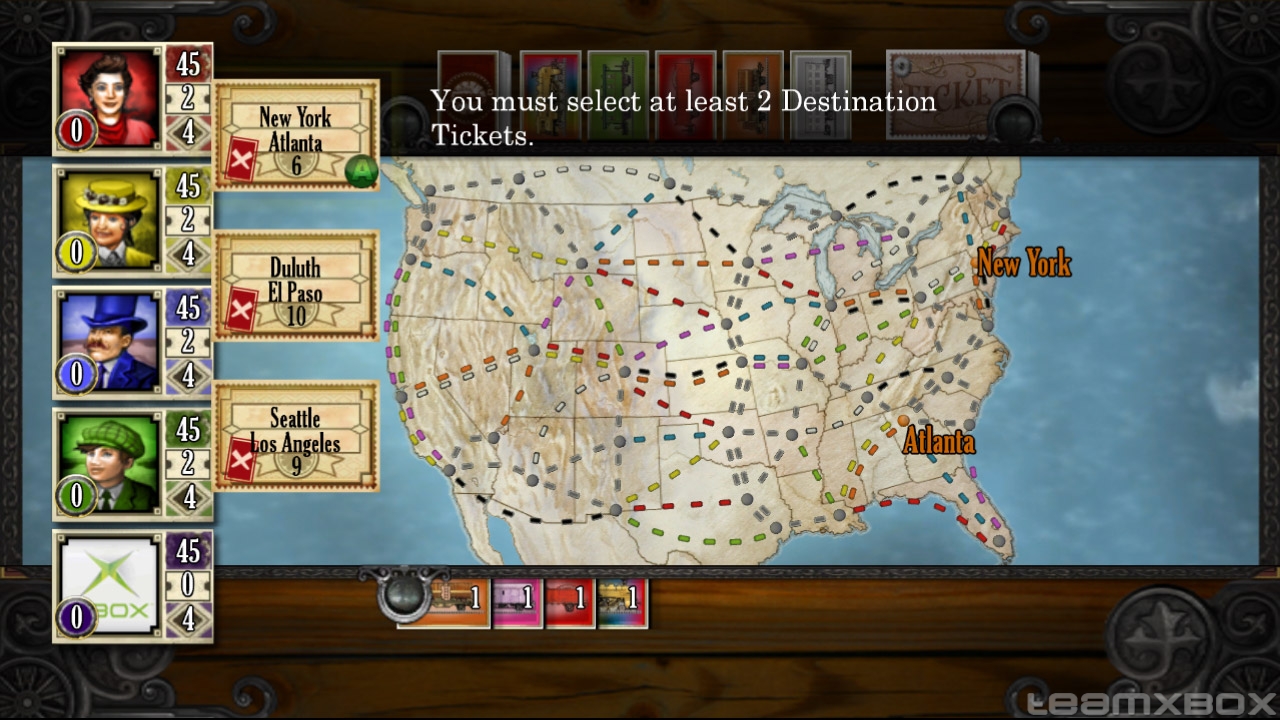Click the red player's woman portrait
1280x720 pixels.
click(109, 97)
